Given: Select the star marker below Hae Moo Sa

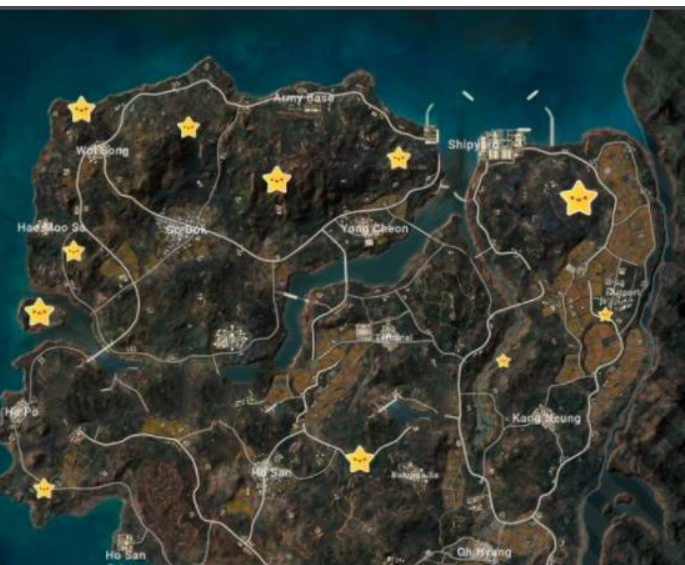Looking at the screenshot, I should [x=73, y=251].
